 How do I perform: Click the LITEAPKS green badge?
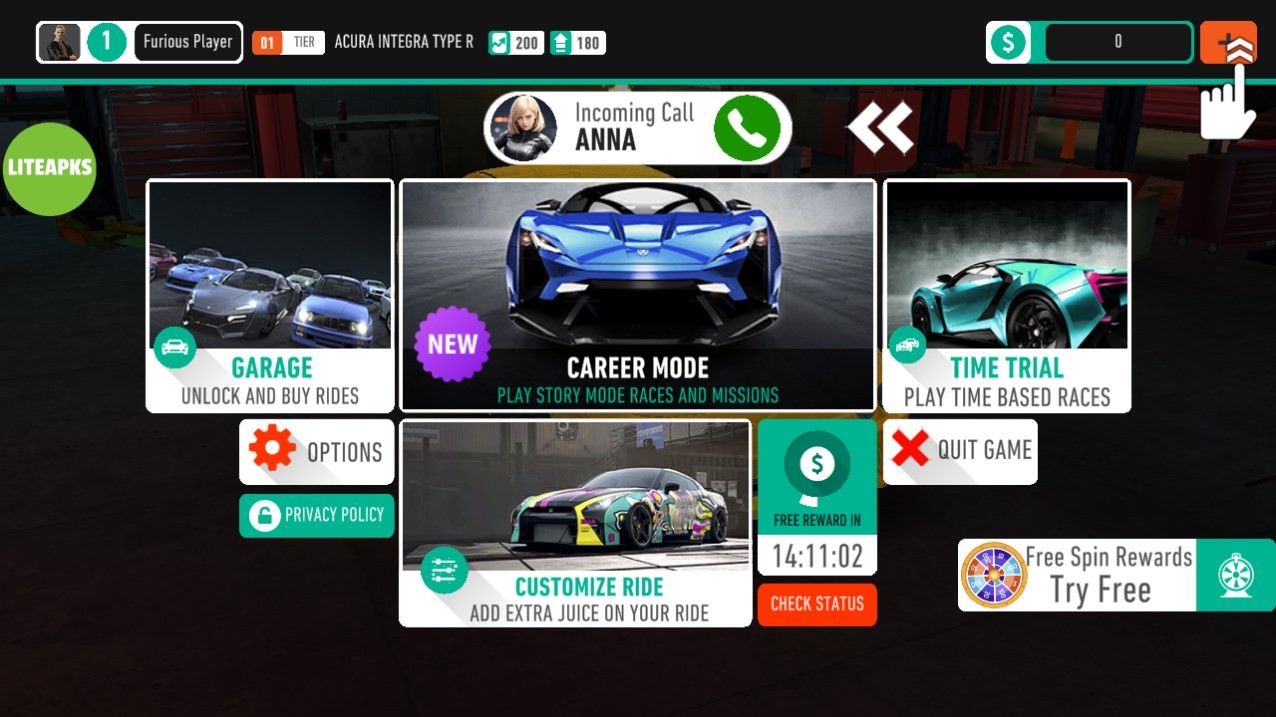click(x=49, y=168)
